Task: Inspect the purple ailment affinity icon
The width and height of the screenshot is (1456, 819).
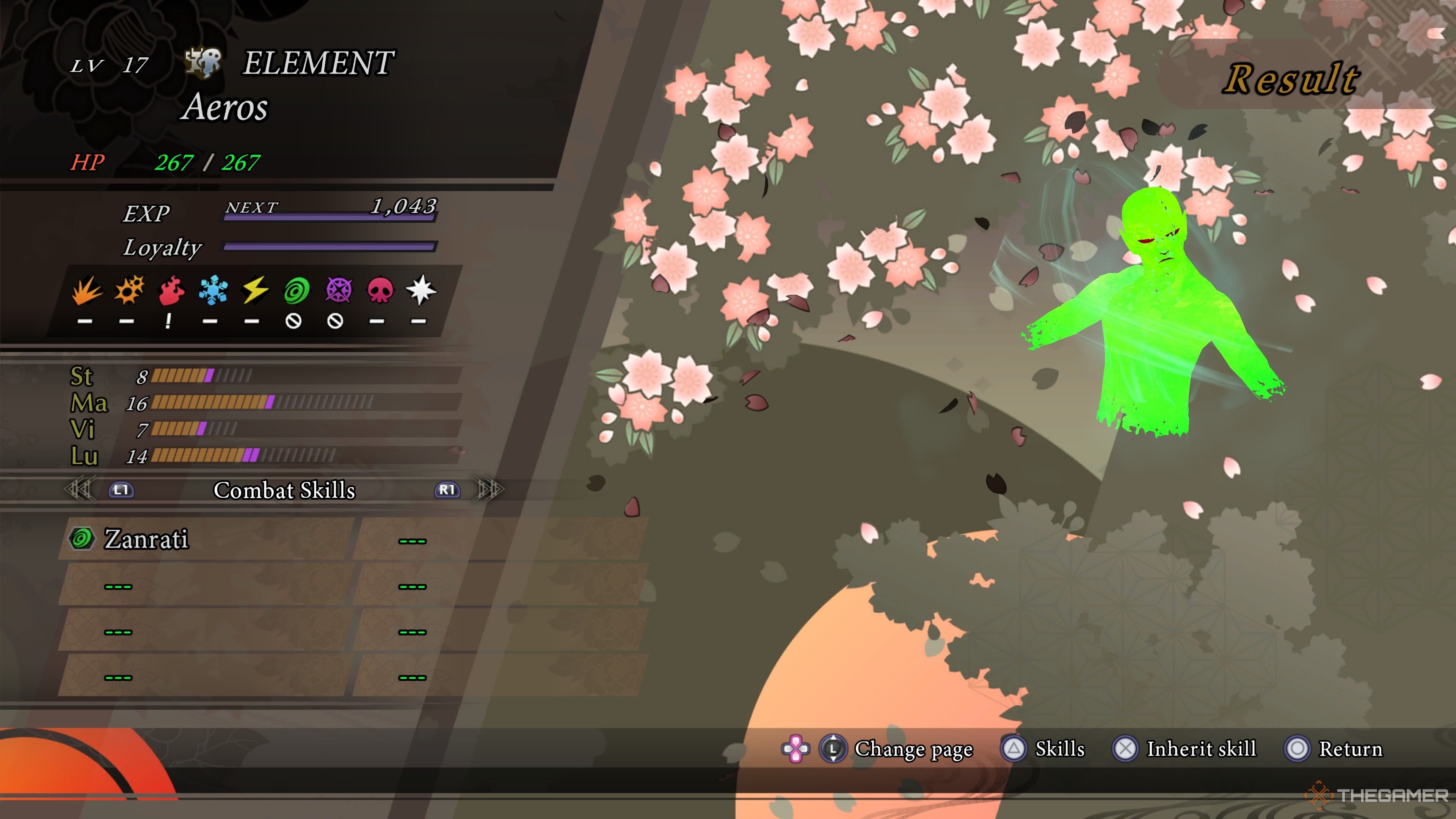Action: click(338, 290)
